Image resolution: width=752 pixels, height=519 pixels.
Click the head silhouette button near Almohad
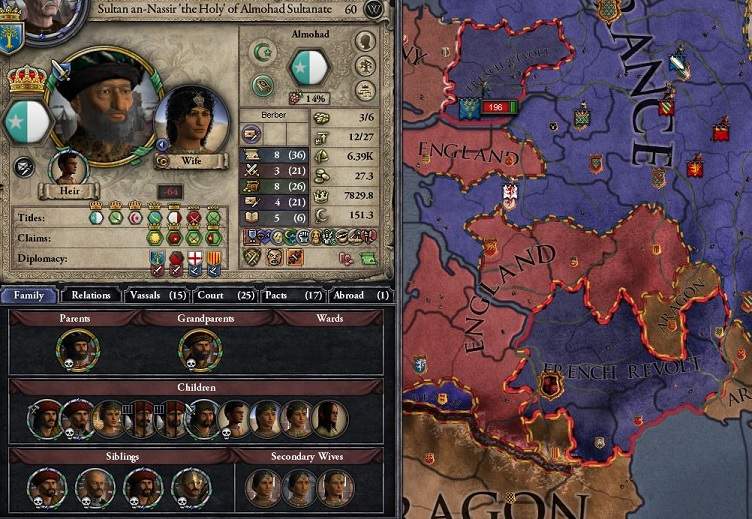365,41
